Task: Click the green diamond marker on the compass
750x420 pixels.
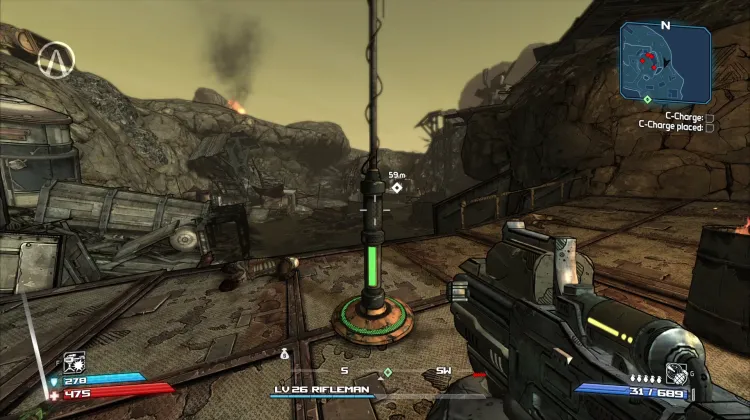Action: 388,373
